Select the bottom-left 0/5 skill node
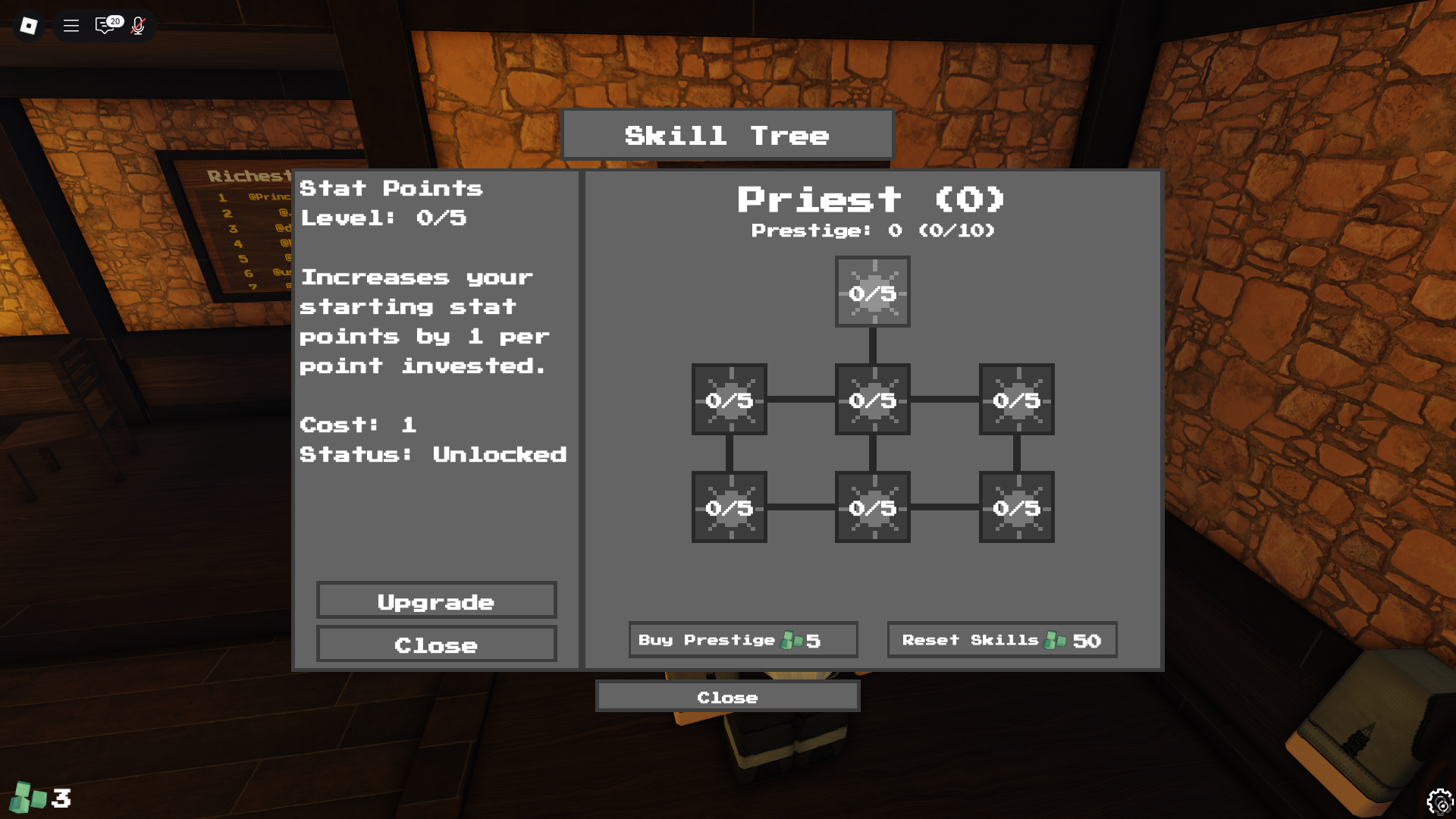The image size is (1456, 819). click(728, 508)
